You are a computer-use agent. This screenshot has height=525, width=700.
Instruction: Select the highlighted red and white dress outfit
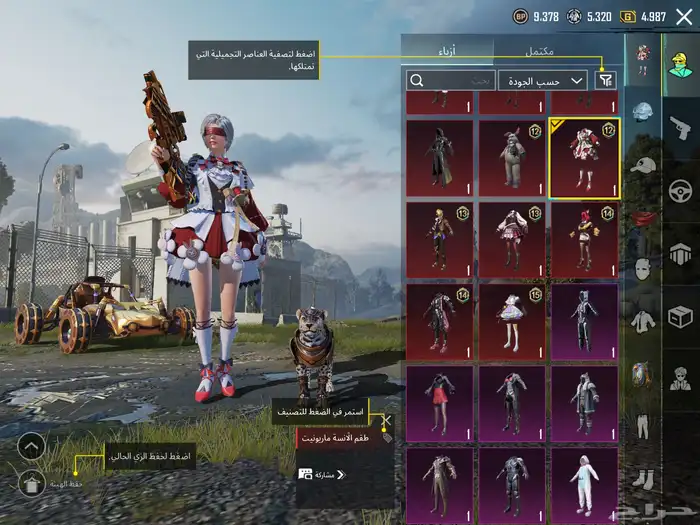pos(584,158)
